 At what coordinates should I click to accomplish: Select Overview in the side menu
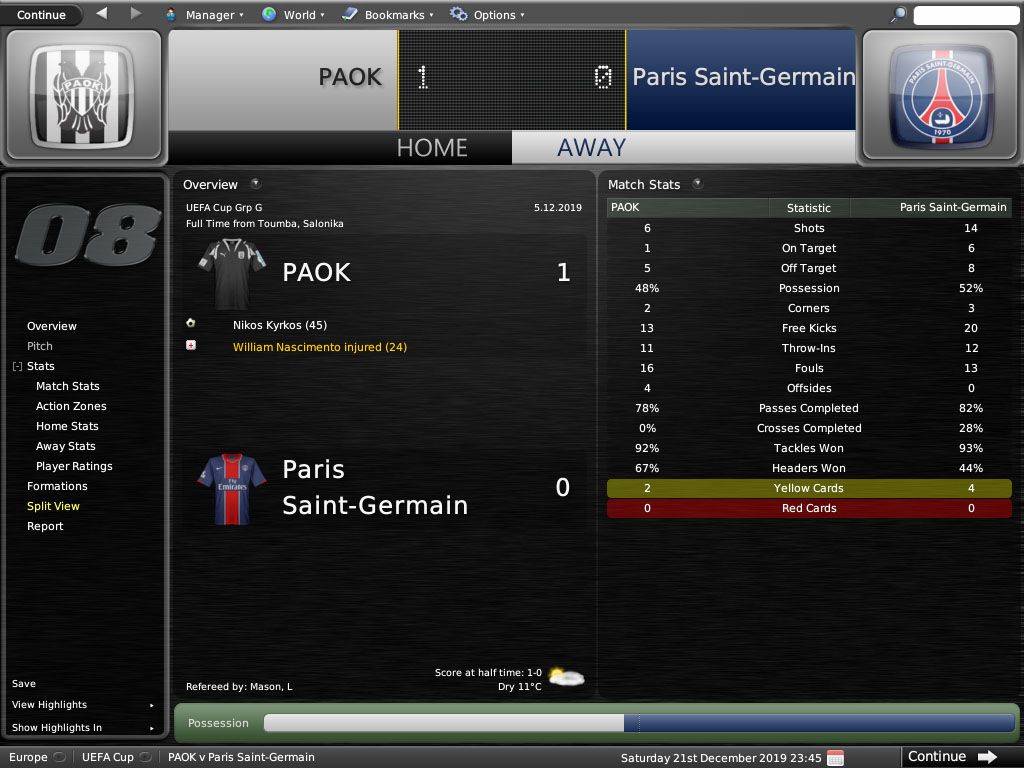(x=52, y=326)
